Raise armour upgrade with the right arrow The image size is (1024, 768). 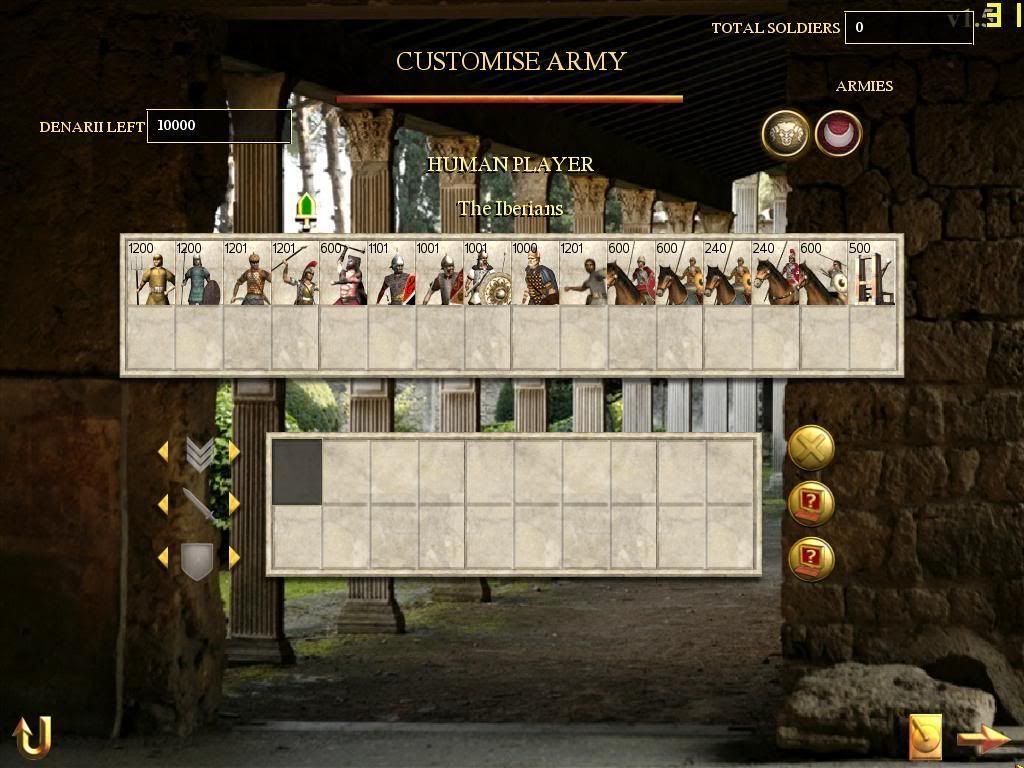click(234, 558)
